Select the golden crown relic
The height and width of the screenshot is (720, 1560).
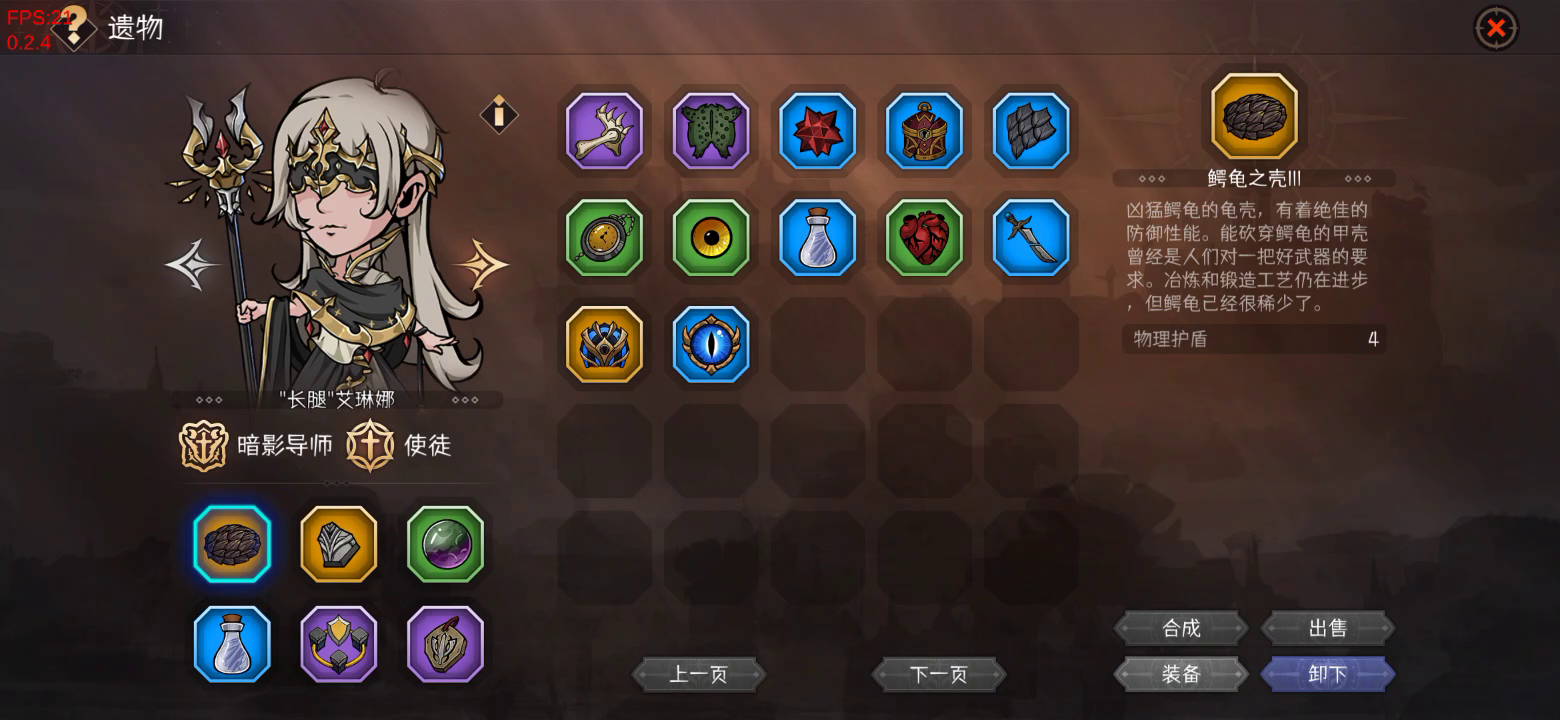[x=604, y=345]
